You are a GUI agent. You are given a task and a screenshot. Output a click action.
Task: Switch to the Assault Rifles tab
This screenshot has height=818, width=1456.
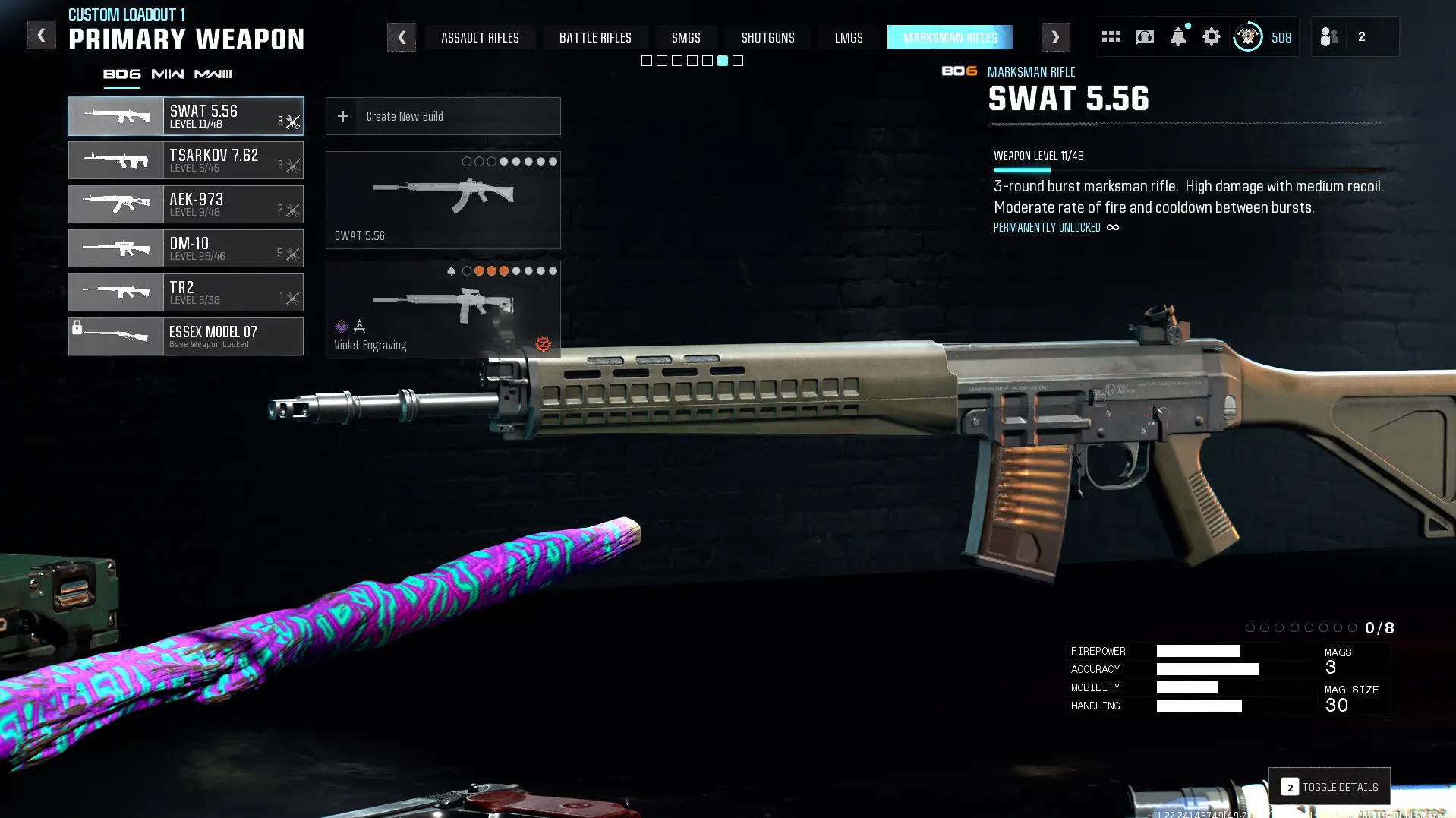480,37
